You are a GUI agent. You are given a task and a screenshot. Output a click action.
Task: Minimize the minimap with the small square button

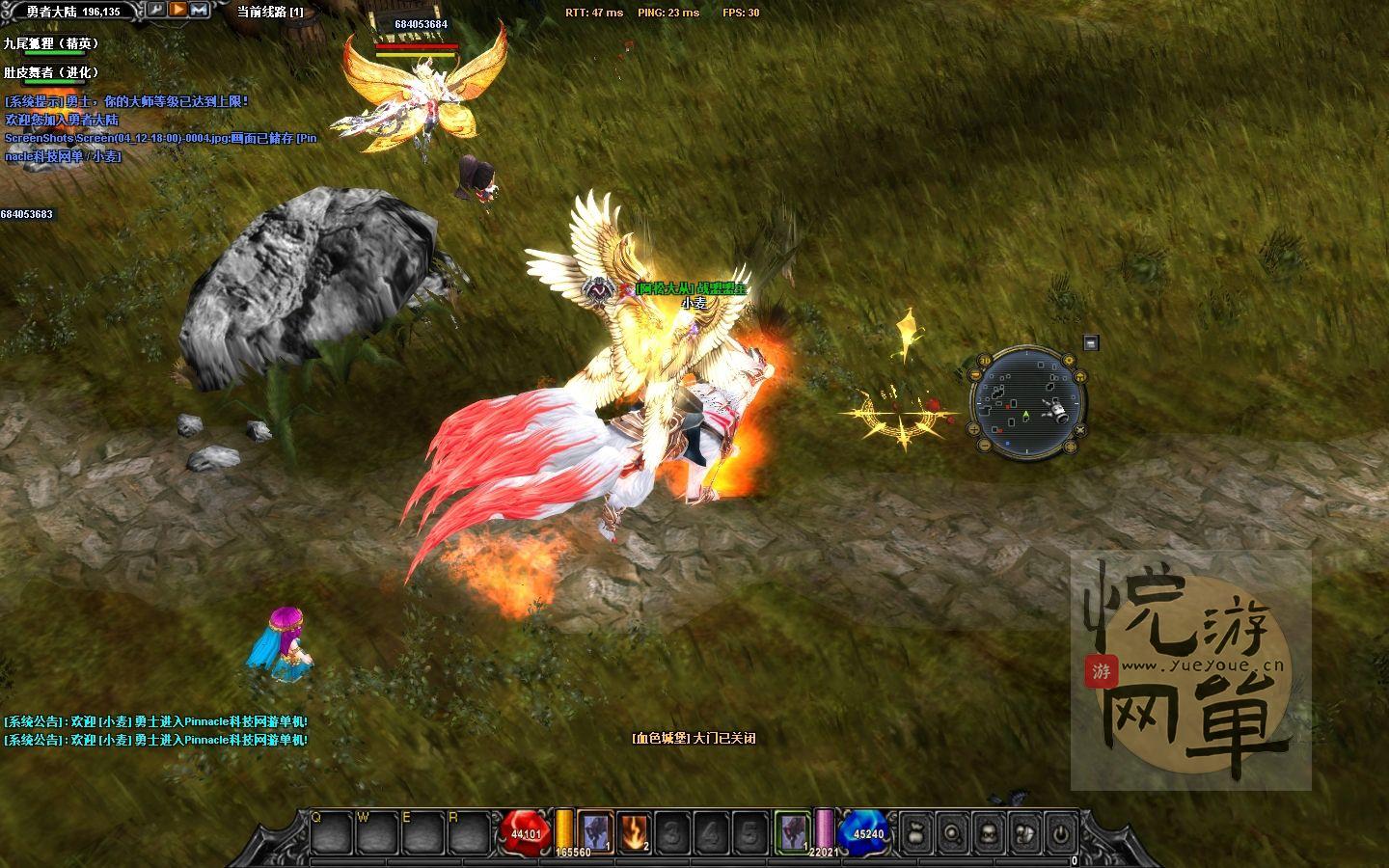click(1090, 342)
